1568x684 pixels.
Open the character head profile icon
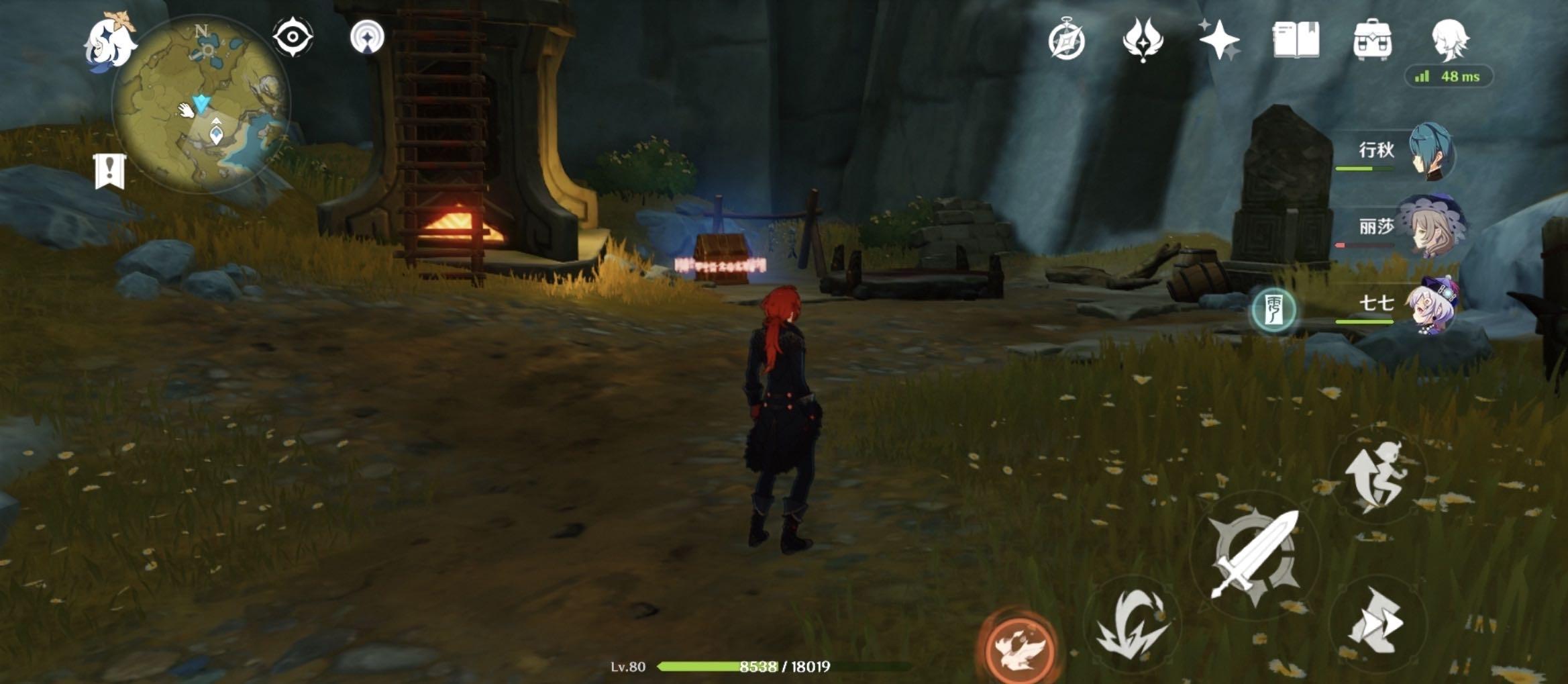coord(1449,40)
